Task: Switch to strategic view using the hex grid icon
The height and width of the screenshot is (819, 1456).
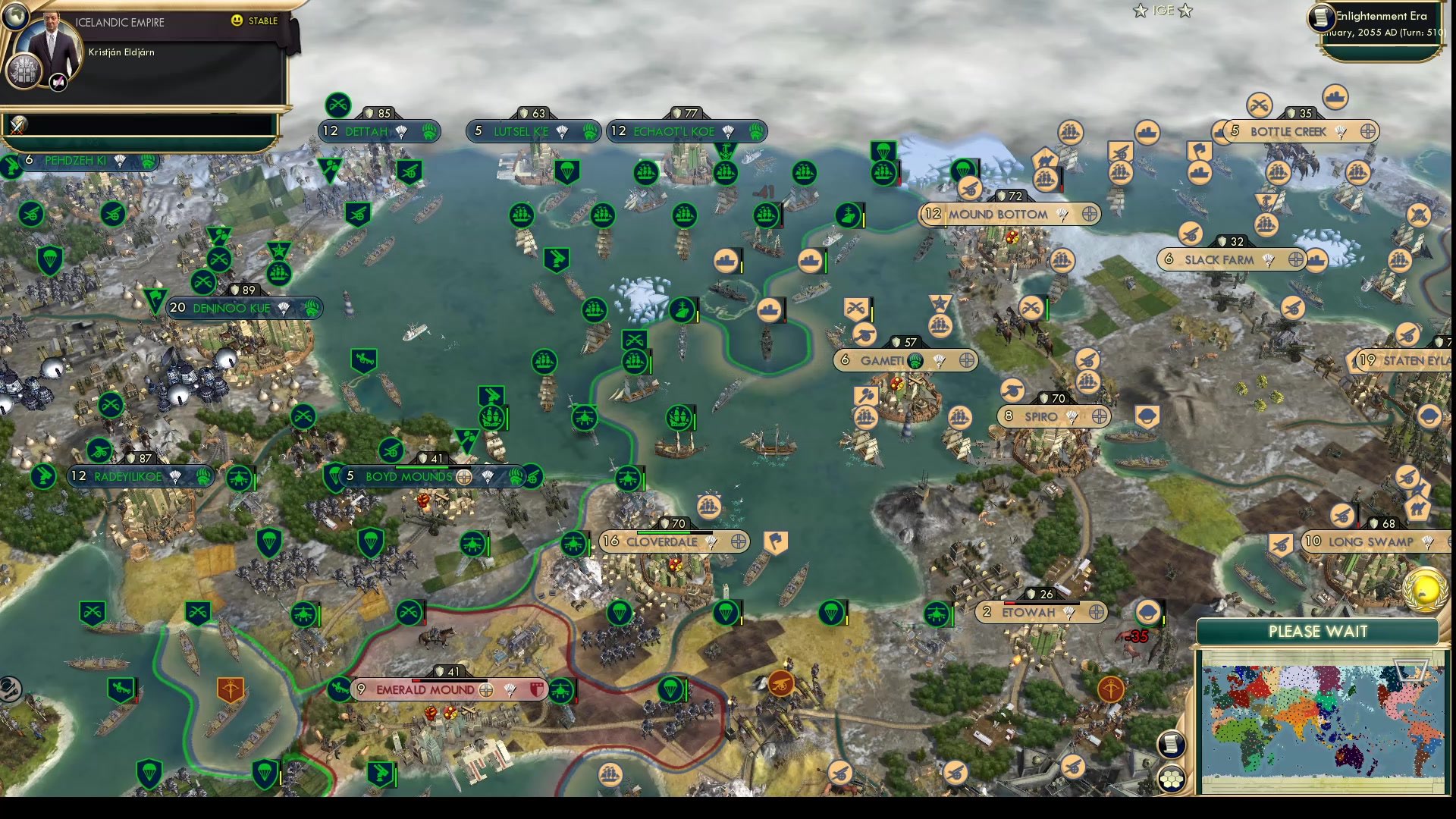Action: 1172,778
